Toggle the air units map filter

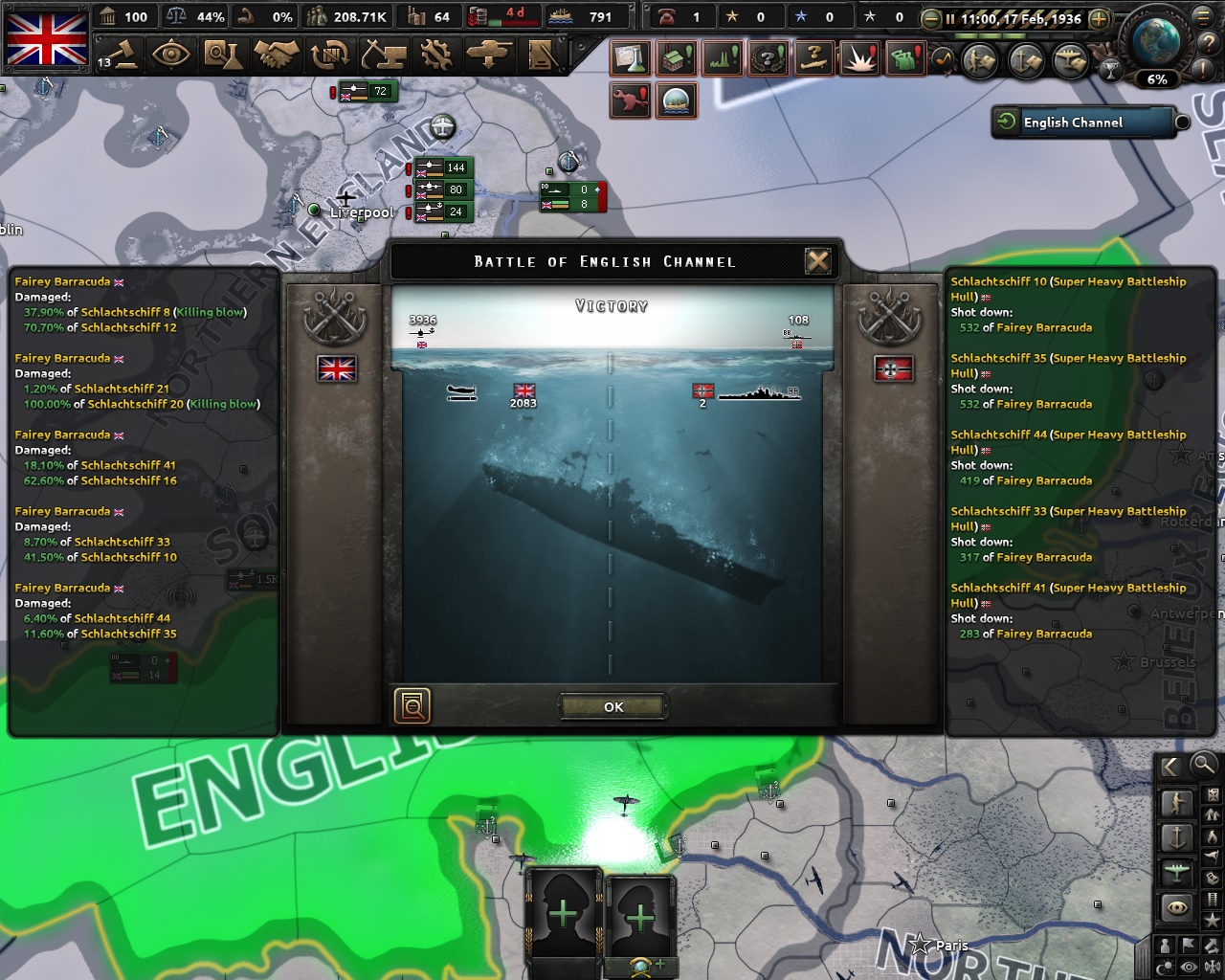(1176, 871)
